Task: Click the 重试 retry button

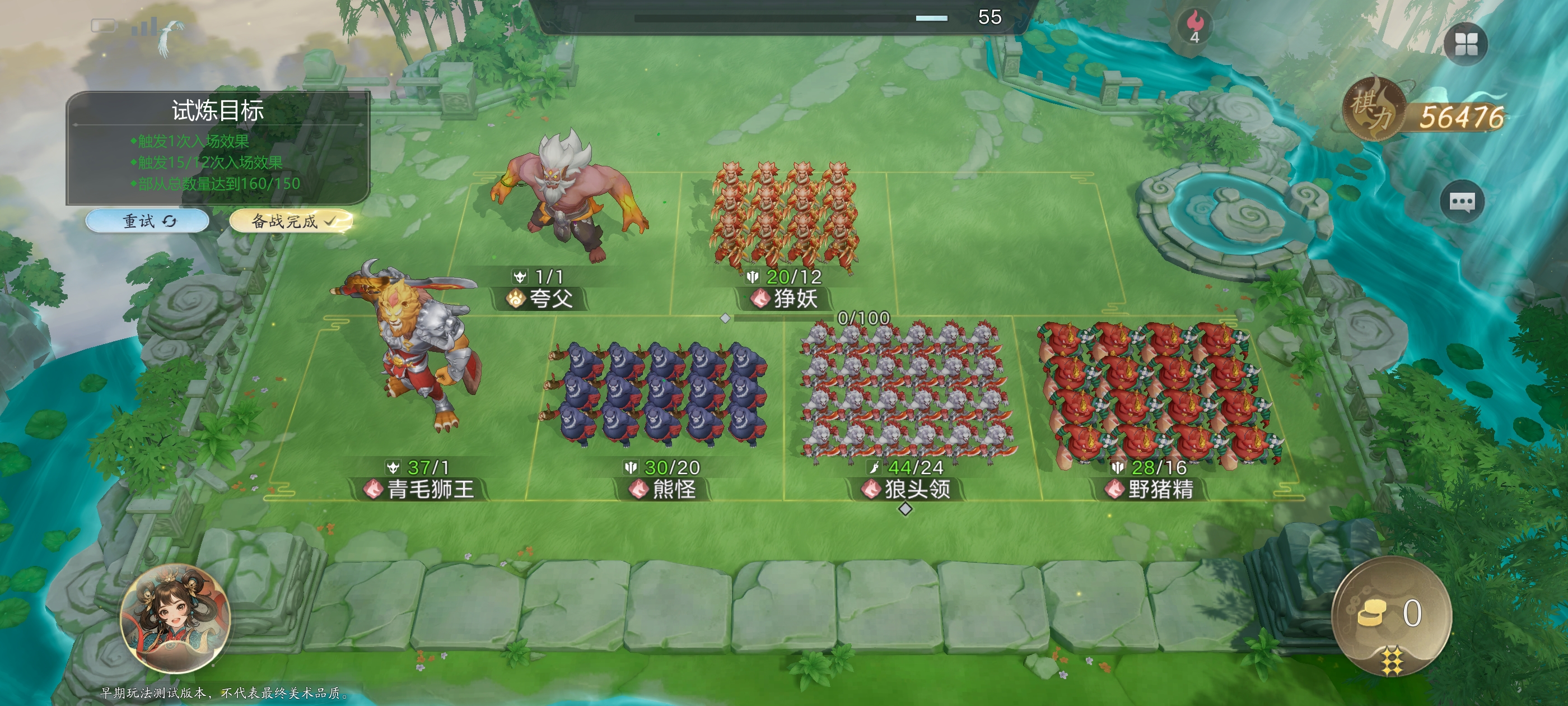Action: (147, 221)
